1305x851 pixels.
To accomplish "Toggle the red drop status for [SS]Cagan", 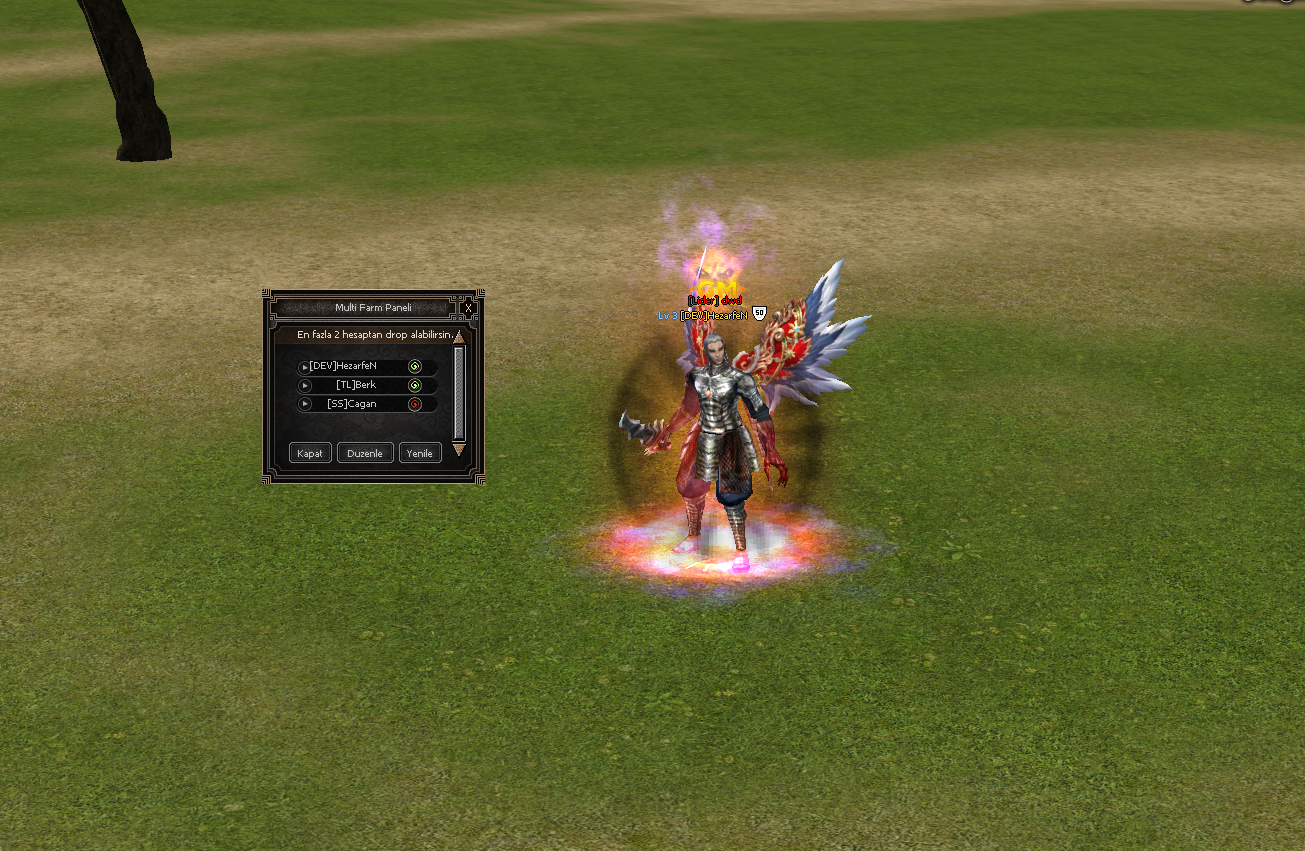I will [x=415, y=404].
